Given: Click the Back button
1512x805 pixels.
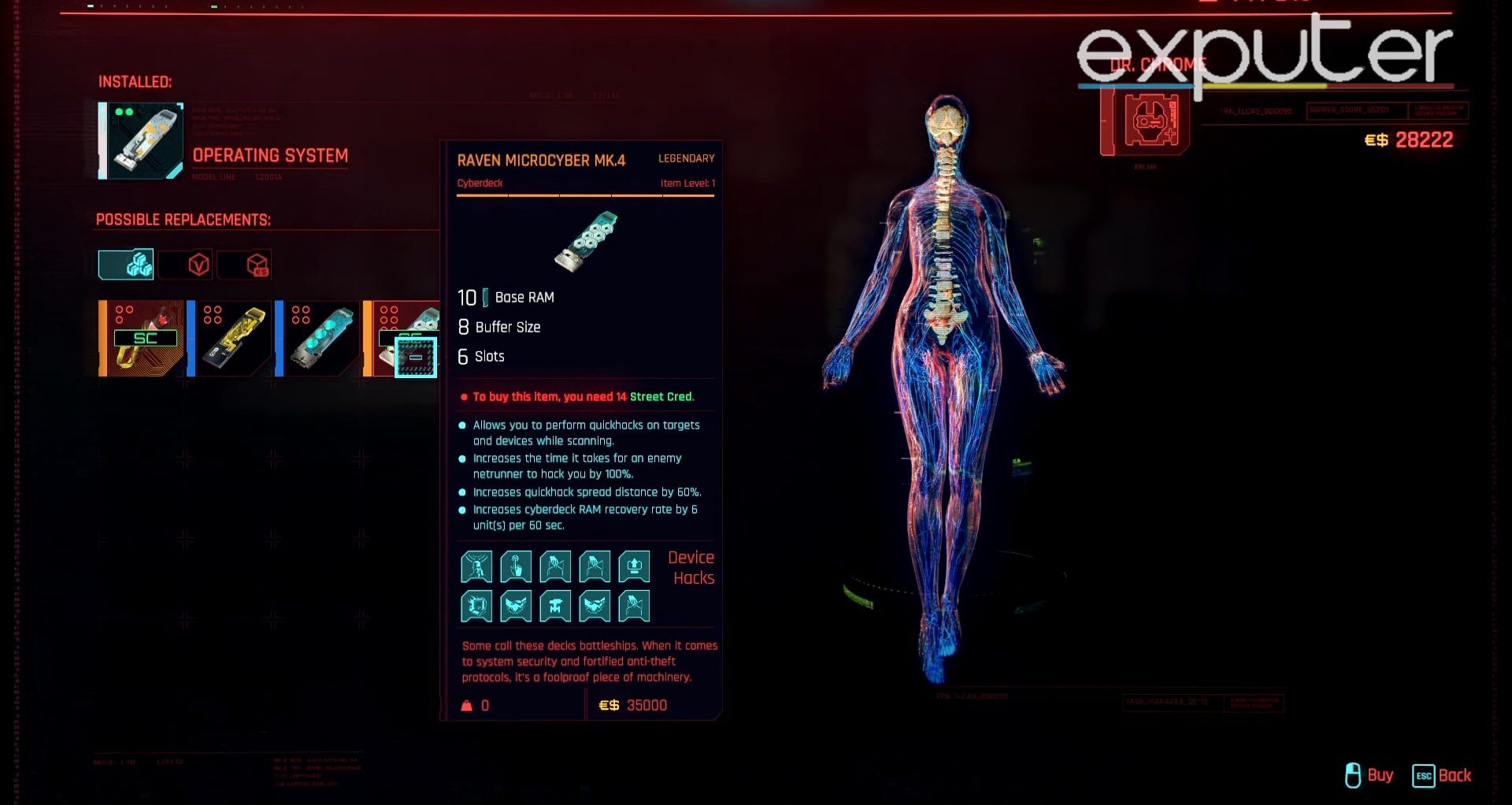Looking at the screenshot, I should (1458, 775).
